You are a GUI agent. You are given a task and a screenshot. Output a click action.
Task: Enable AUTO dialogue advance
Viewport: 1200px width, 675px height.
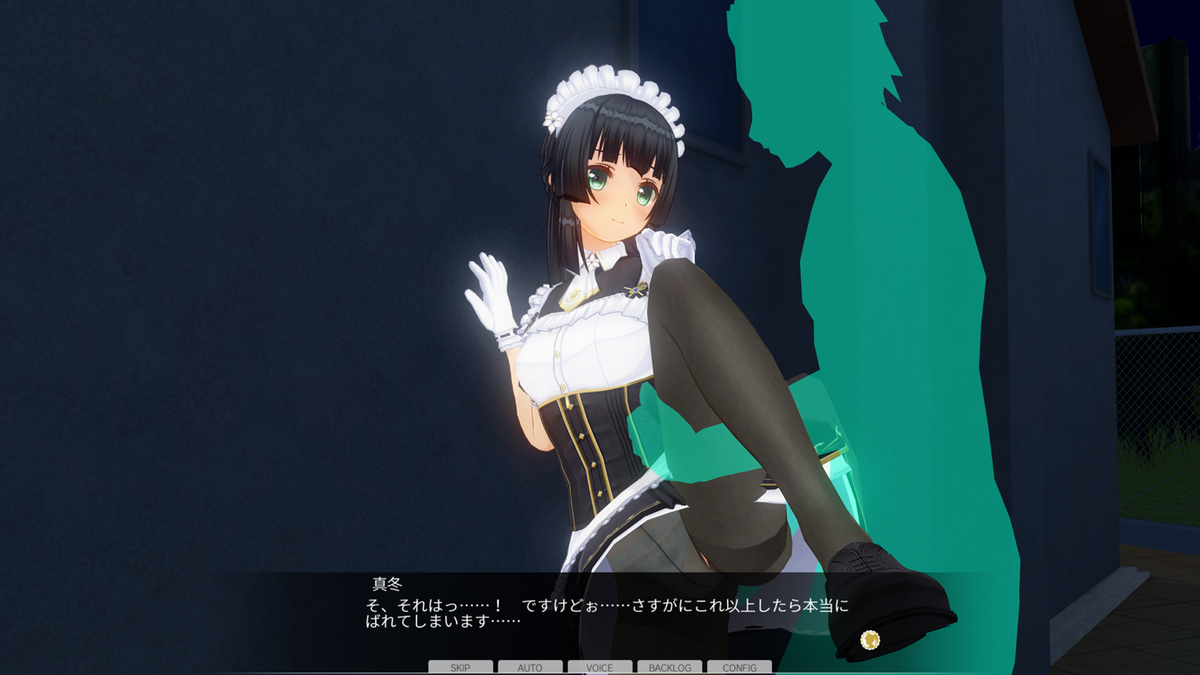(530, 667)
